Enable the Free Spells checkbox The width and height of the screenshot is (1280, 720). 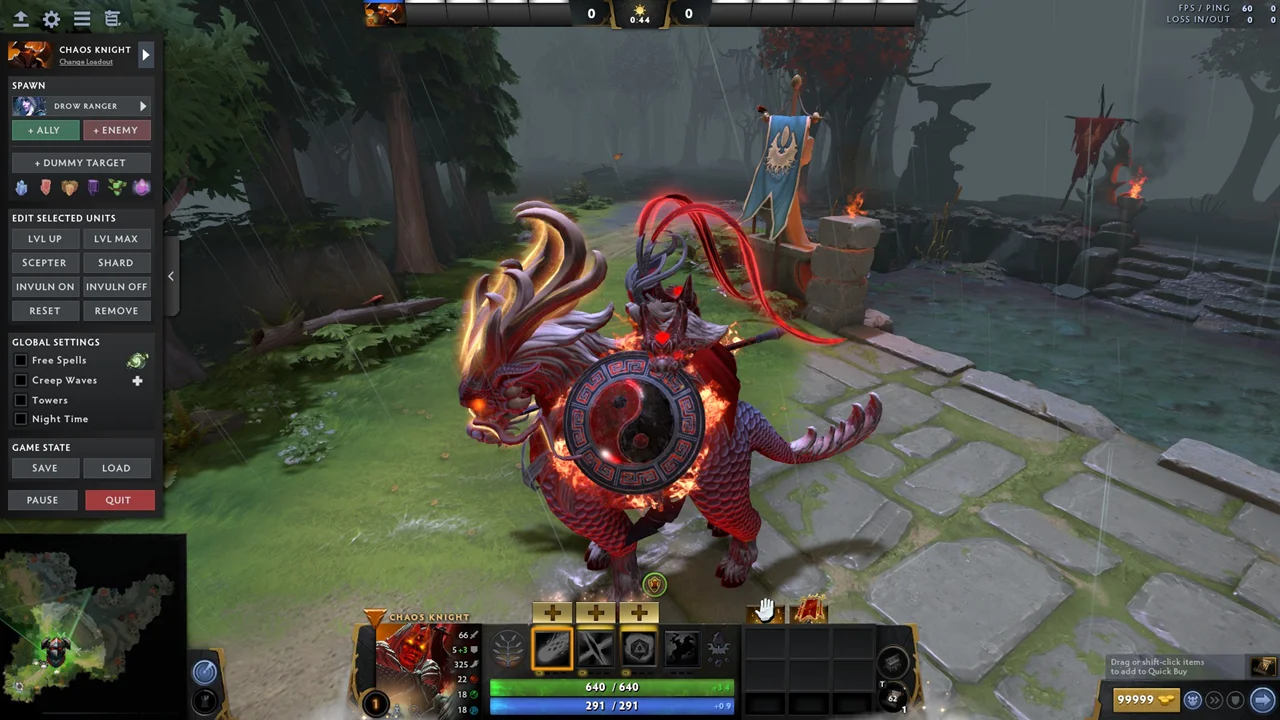pos(21,361)
